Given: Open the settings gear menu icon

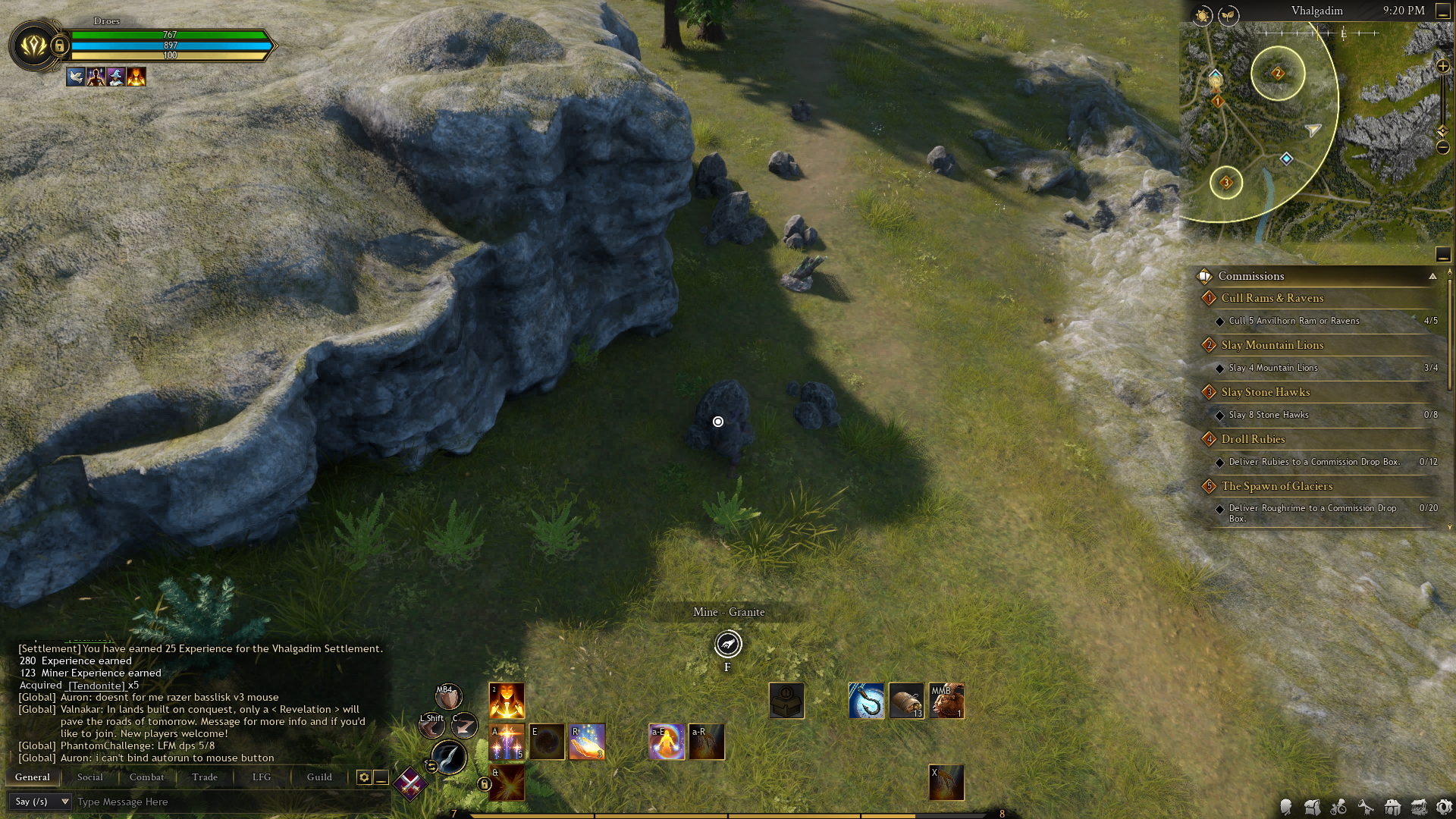Looking at the screenshot, I should point(1443,807).
